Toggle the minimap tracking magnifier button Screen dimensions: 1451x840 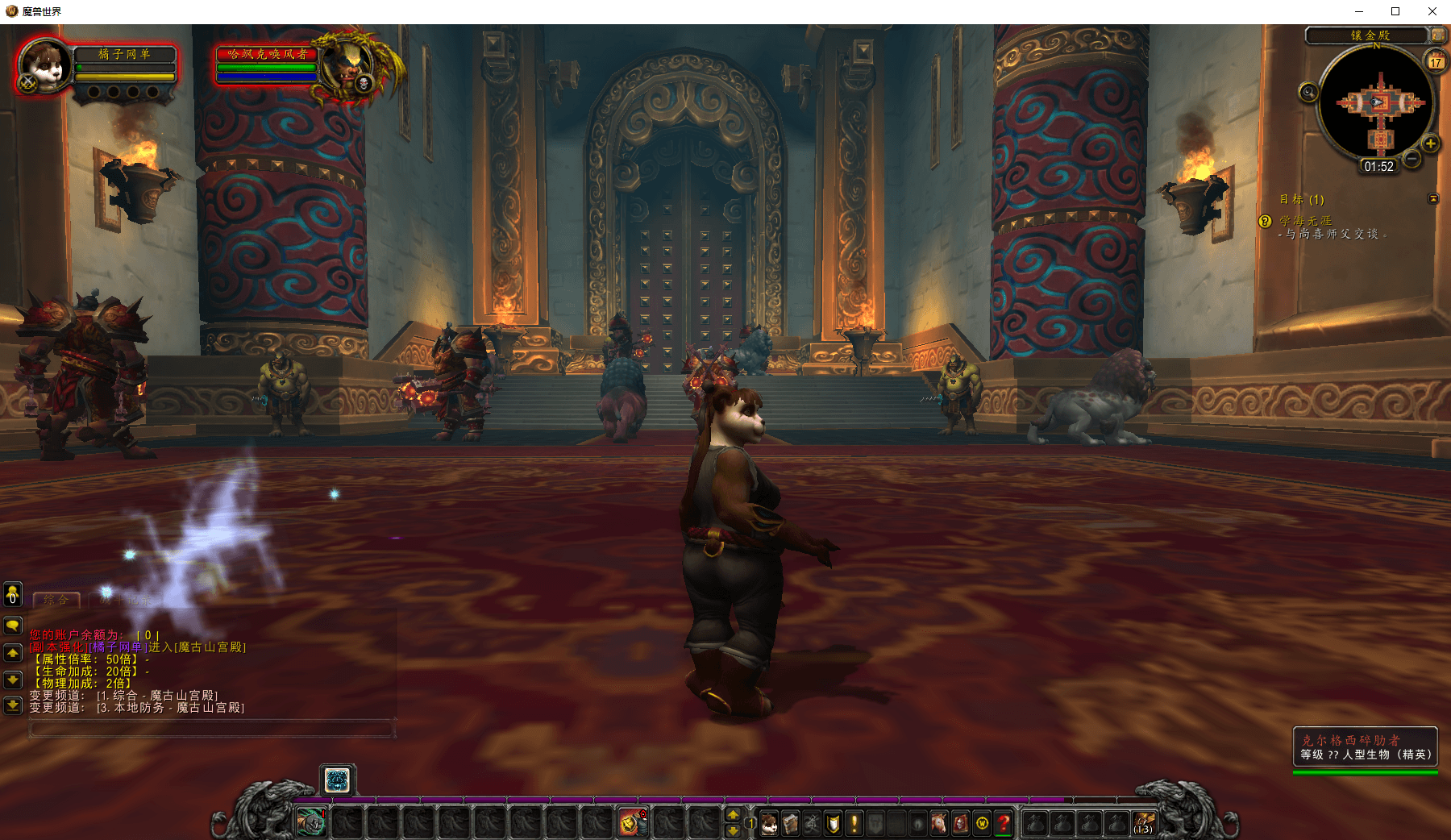pyautogui.click(x=1308, y=94)
